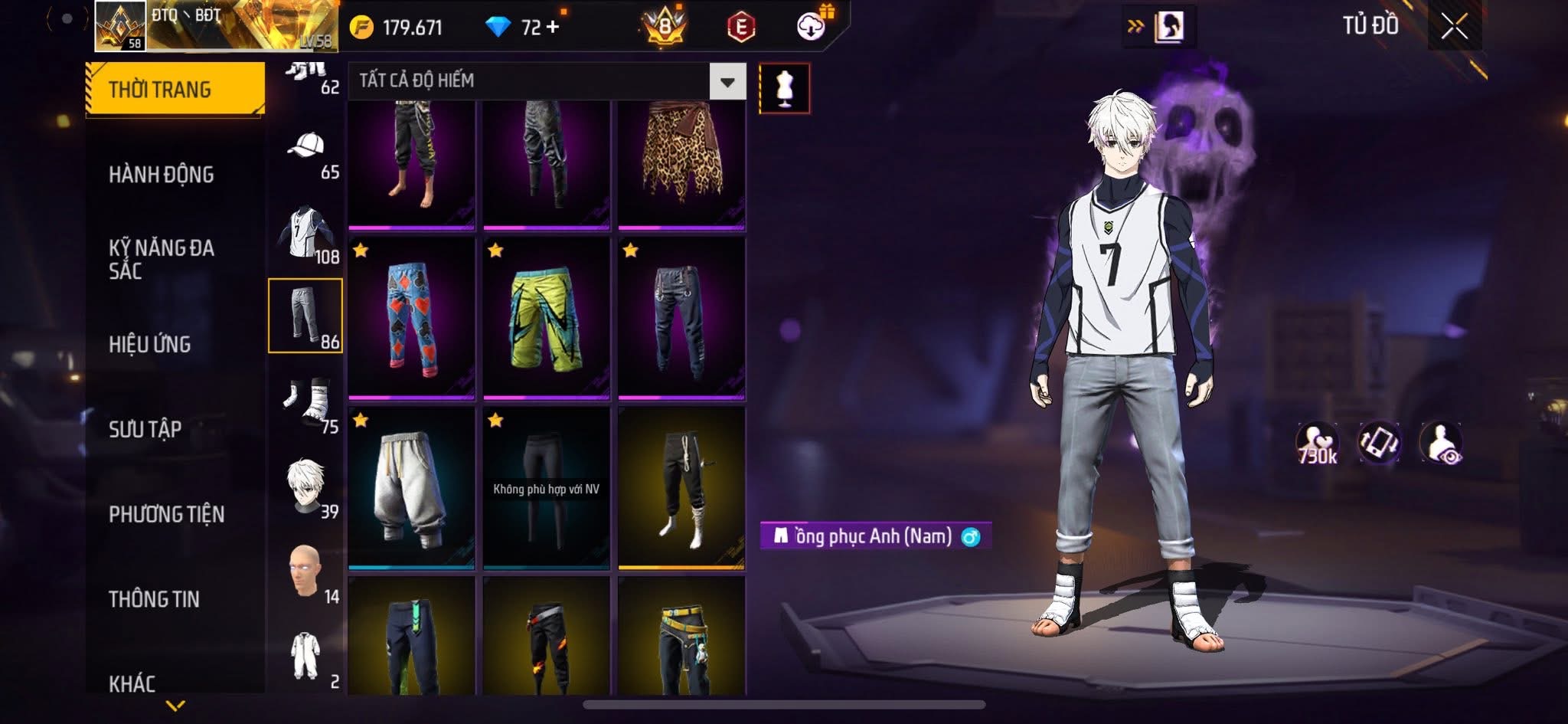Select the Hiệu Ứng tab
The height and width of the screenshot is (724, 1568).
click(150, 345)
